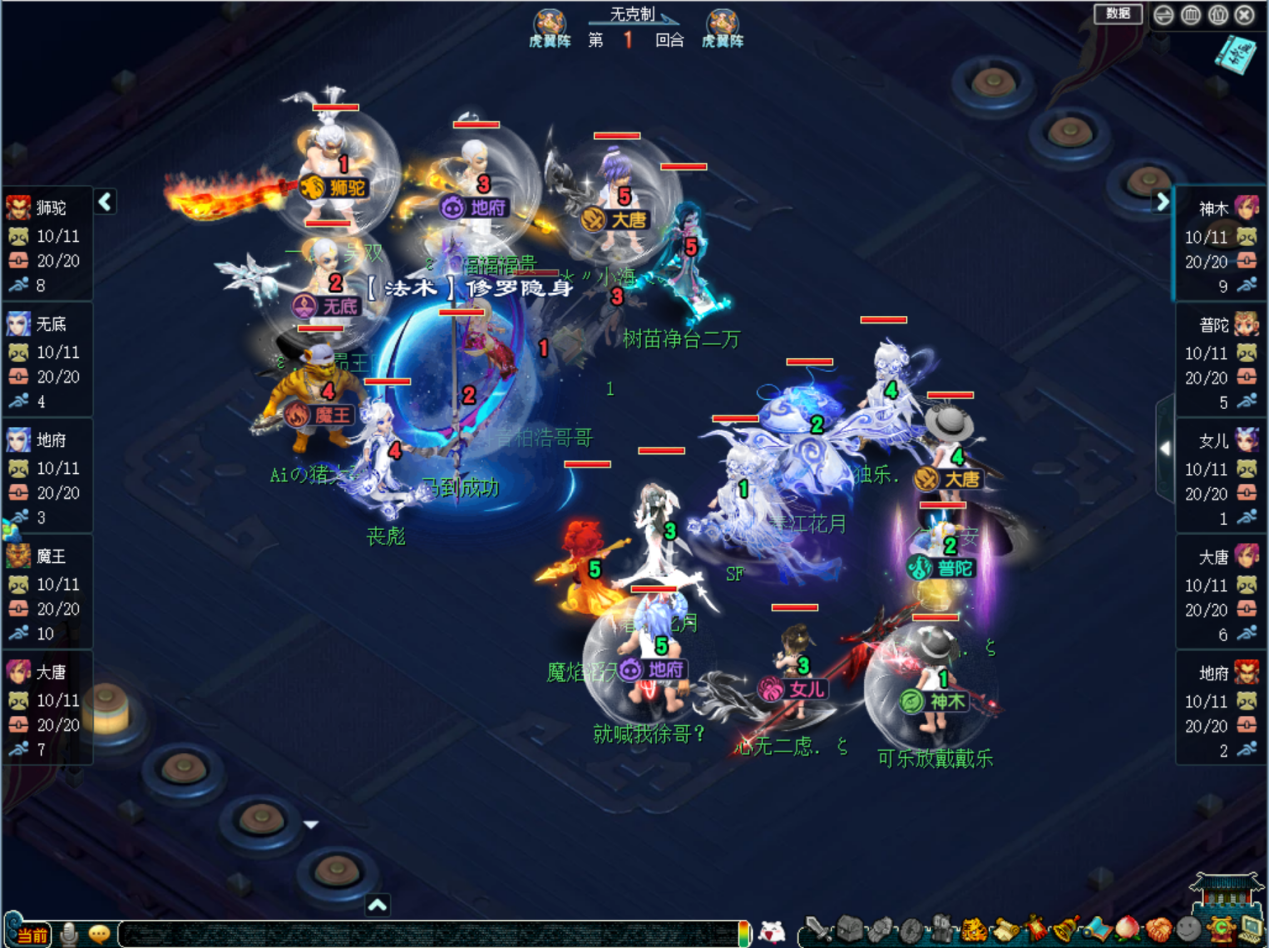Activate the microphone voice input
The height and width of the screenshot is (948, 1269).
click(x=69, y=934)
